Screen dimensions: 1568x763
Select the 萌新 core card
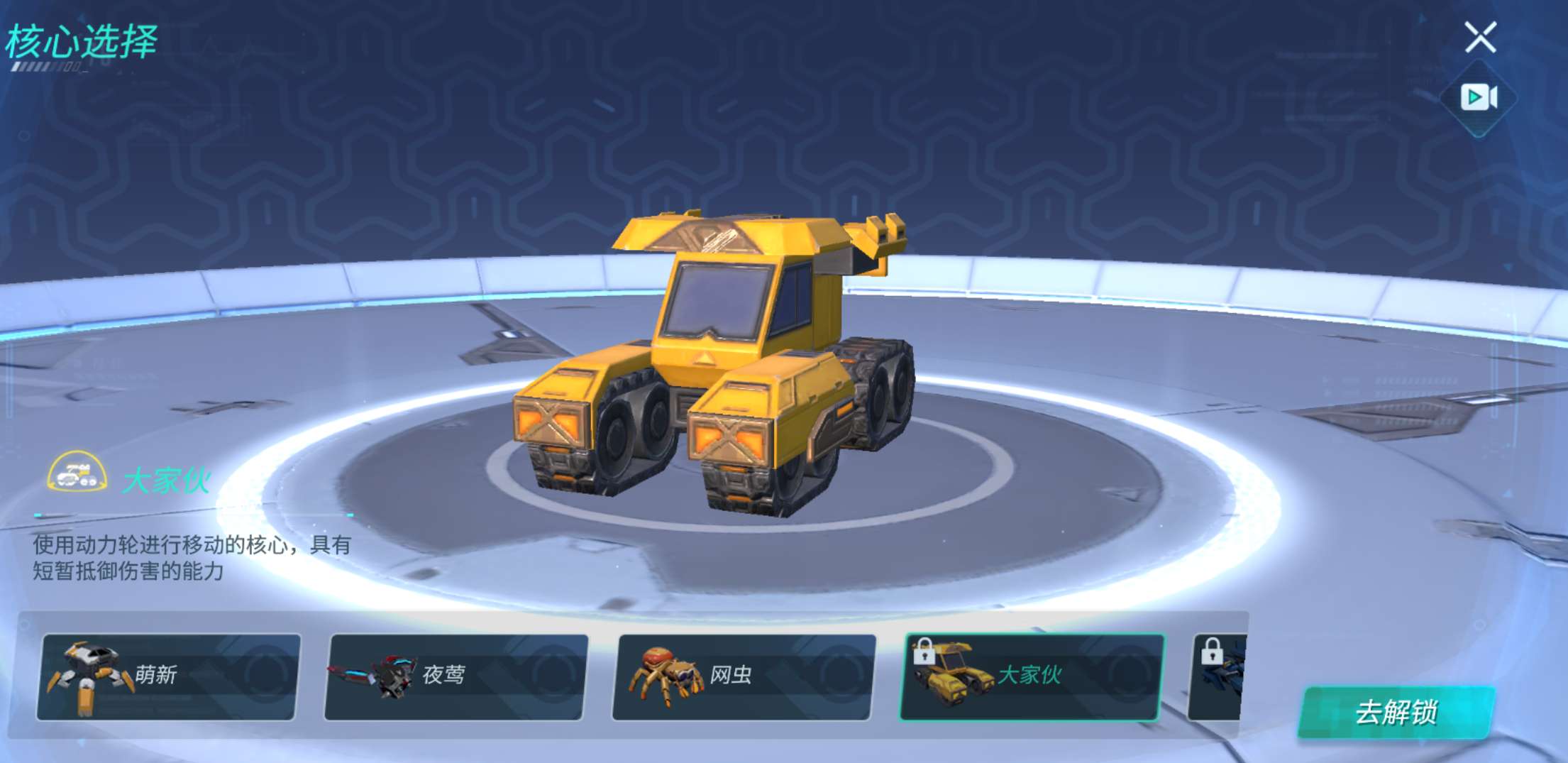[169, 676]
